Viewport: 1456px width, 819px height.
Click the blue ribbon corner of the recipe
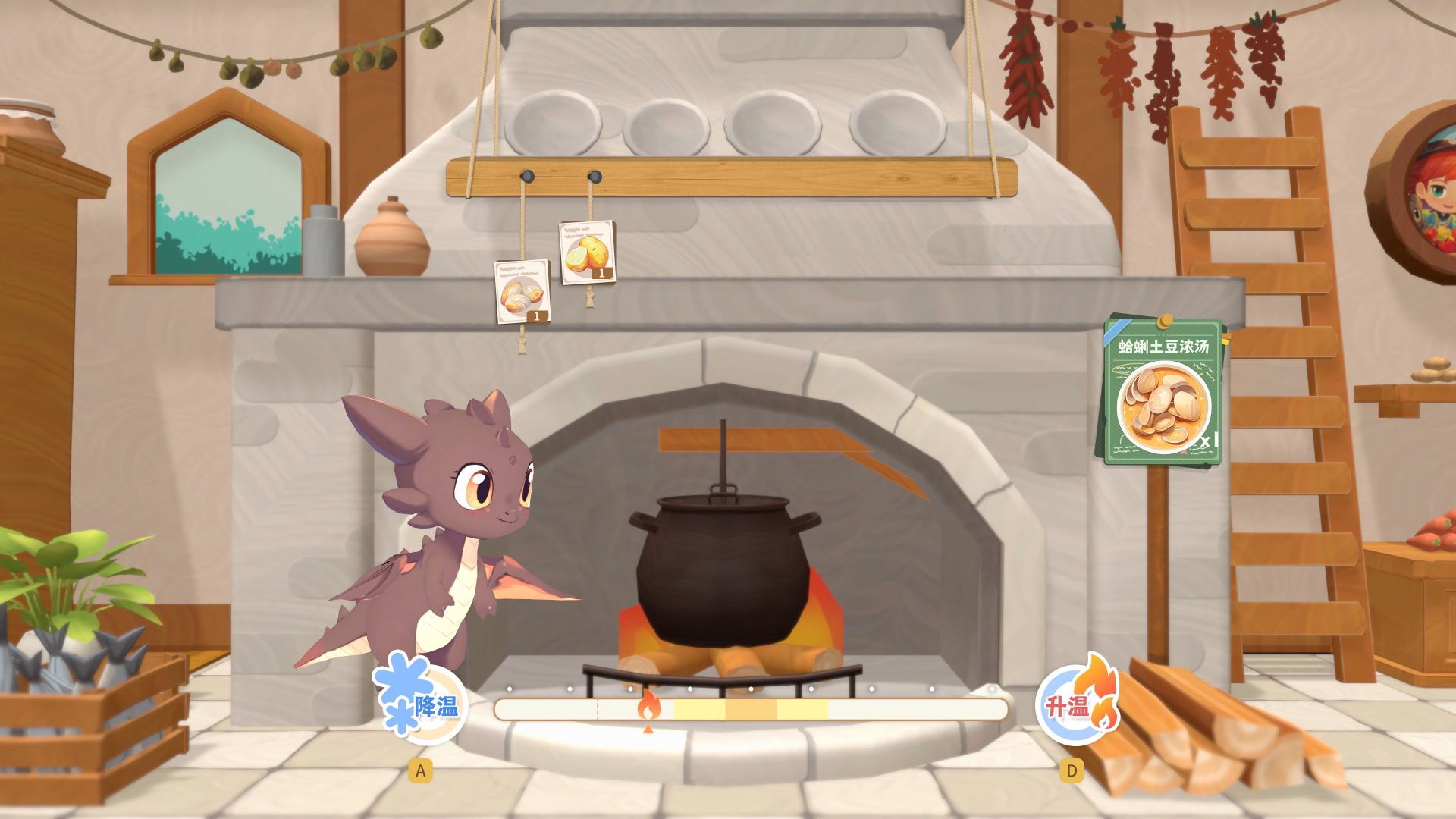[1115, 332]
